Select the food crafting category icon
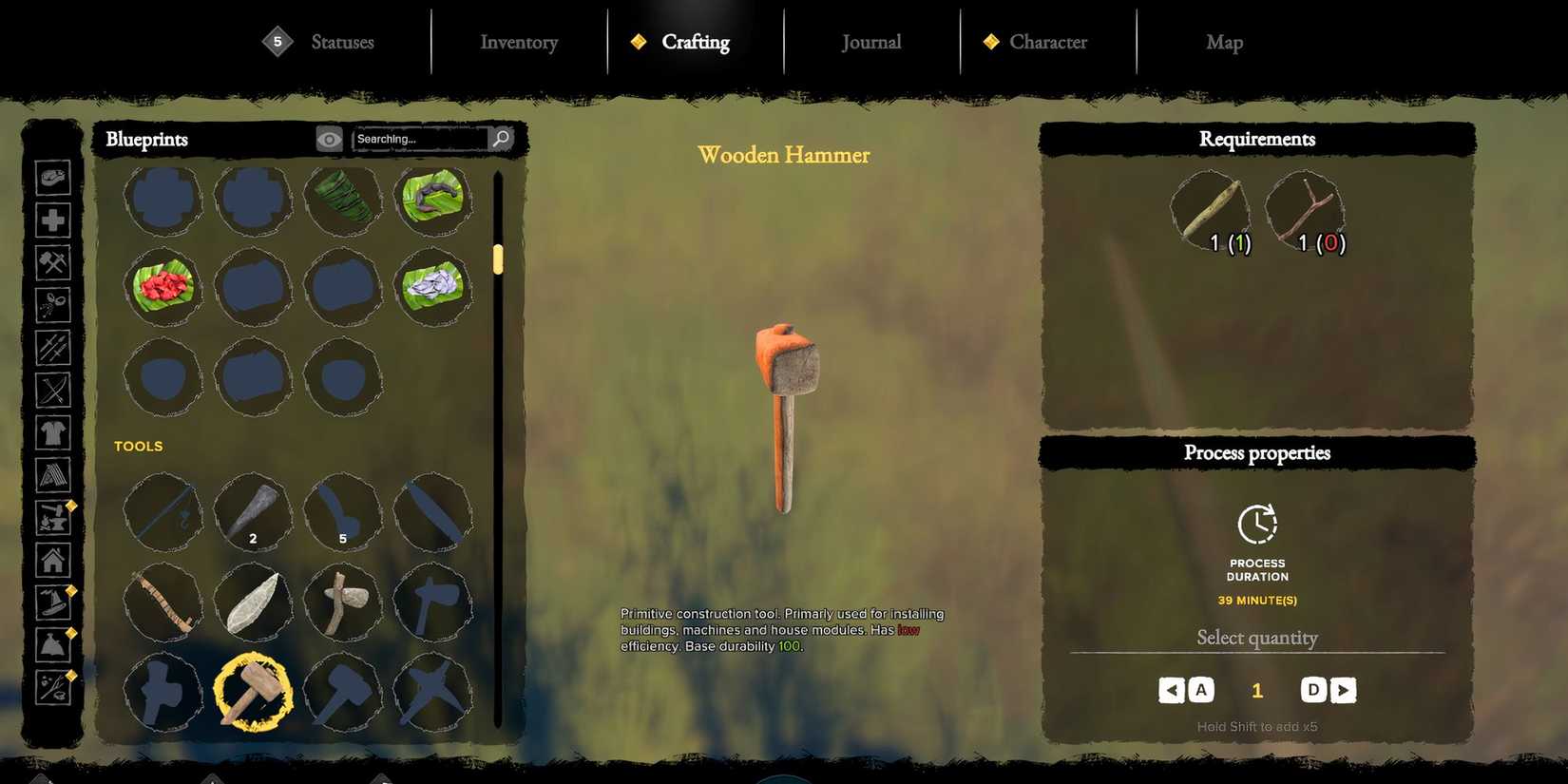The height and width of the screenshot is (784, 1568). point(53,177)
